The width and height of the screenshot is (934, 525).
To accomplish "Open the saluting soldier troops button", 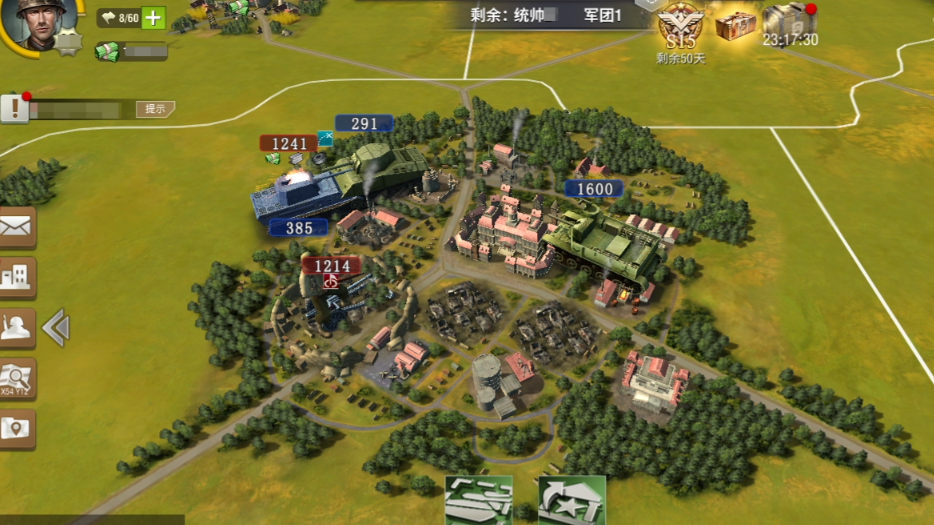I will pos(17,328).
